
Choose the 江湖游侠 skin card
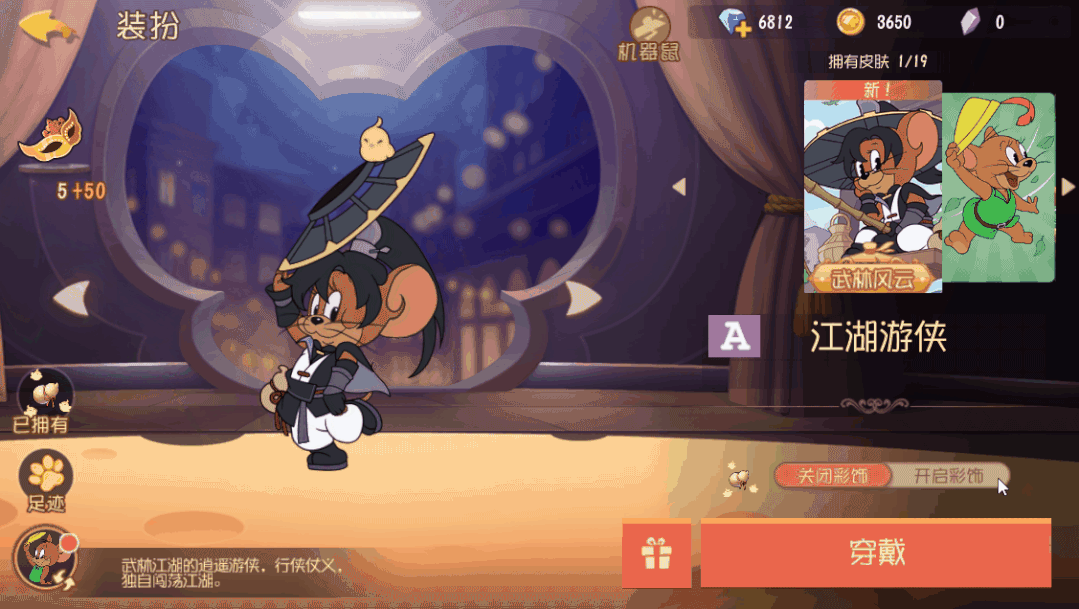873,188
